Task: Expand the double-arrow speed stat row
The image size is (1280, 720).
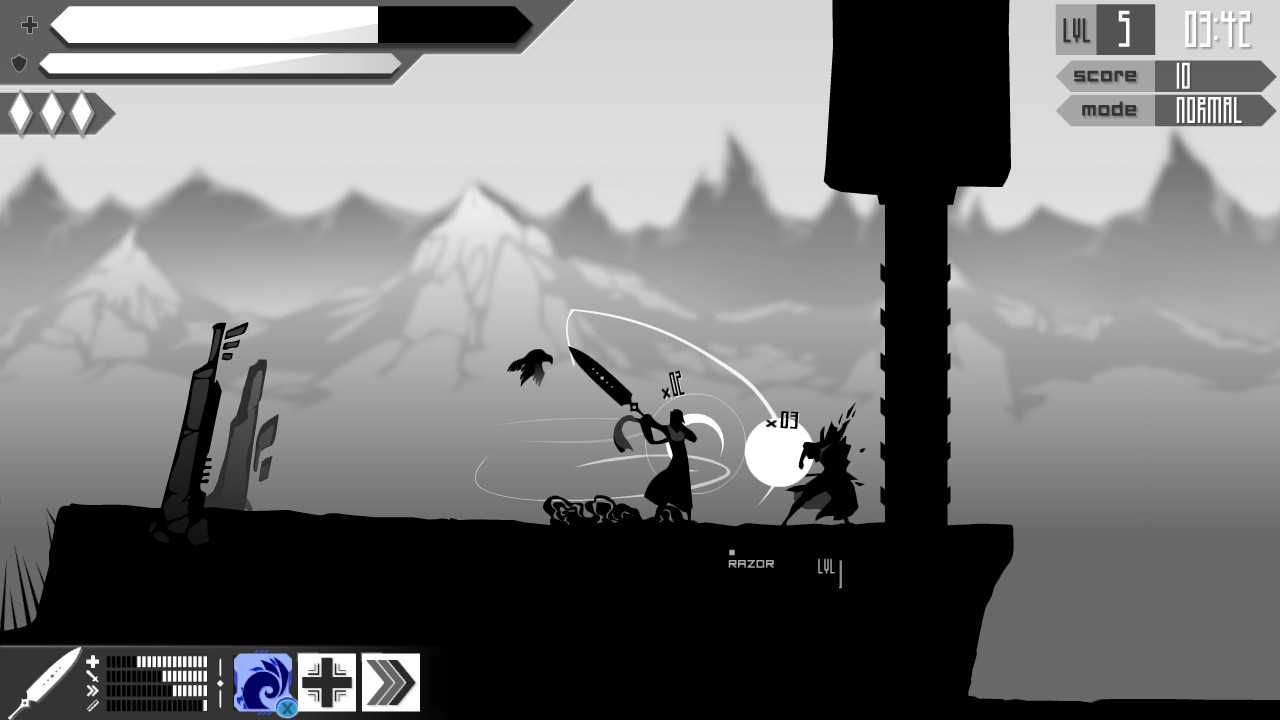Action: click(91, 690)
